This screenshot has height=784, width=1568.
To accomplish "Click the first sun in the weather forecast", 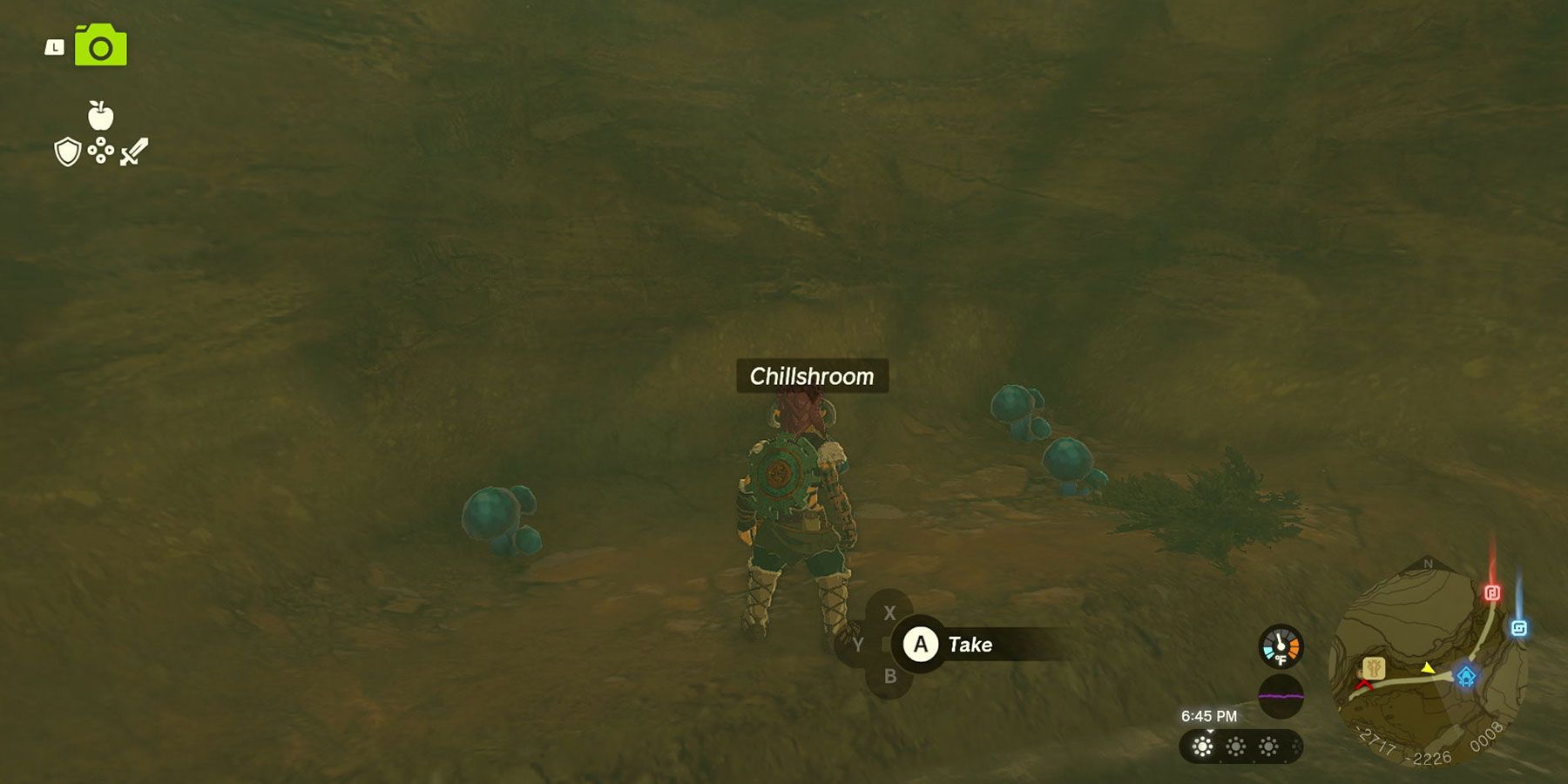I will click(x=1201, y=747).
